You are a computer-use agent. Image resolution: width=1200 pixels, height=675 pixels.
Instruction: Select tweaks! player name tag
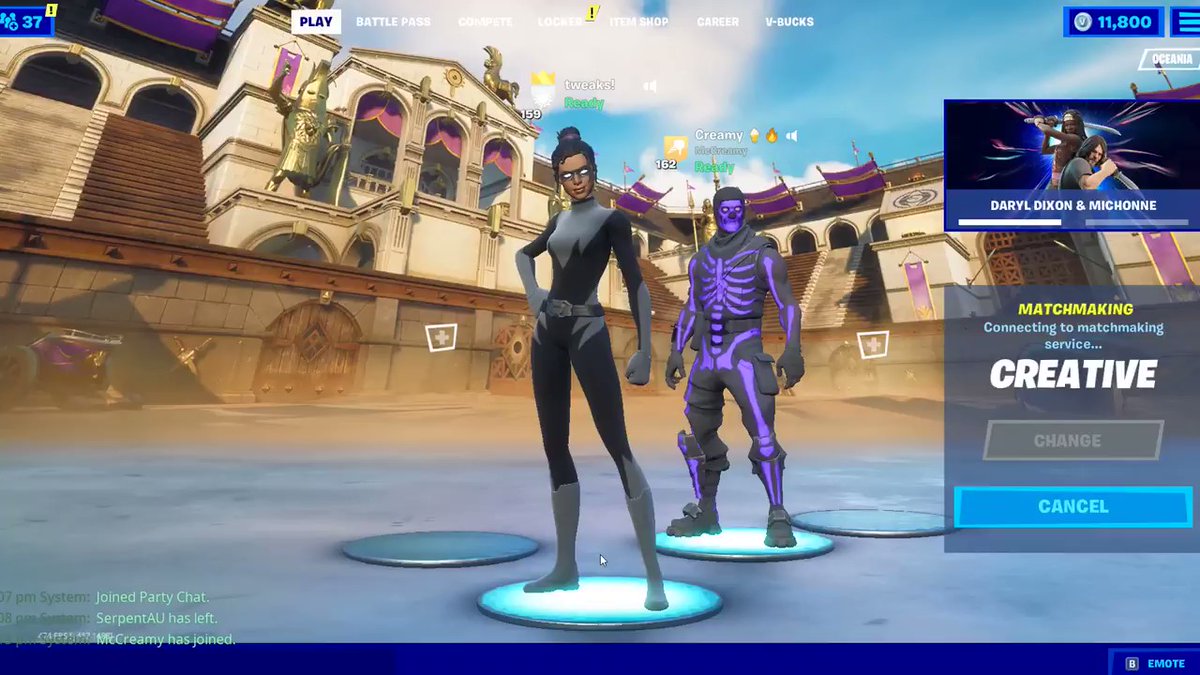589,85
